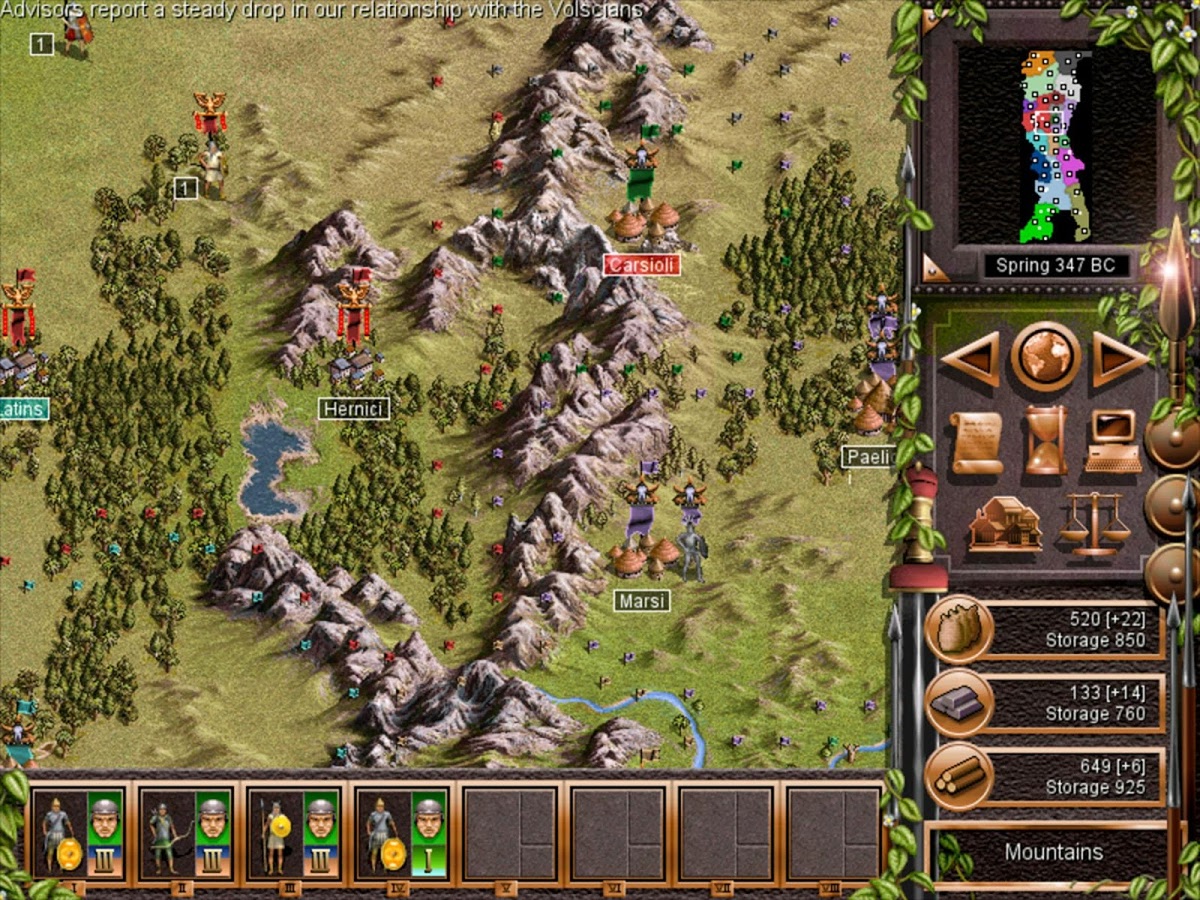Click the iron ingots resource icon
This screenshot has width=1200, height=900.
click(958, 703)
